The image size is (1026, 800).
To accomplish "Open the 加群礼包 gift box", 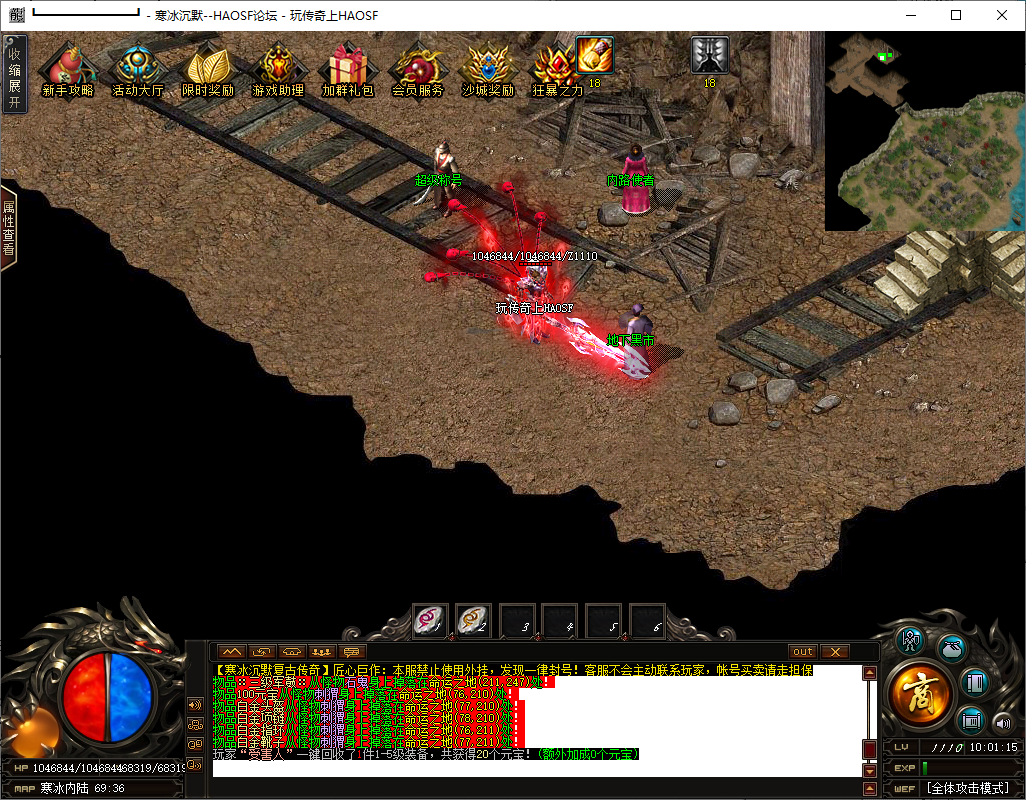I will pyautogui.click(x=348, y=68).
